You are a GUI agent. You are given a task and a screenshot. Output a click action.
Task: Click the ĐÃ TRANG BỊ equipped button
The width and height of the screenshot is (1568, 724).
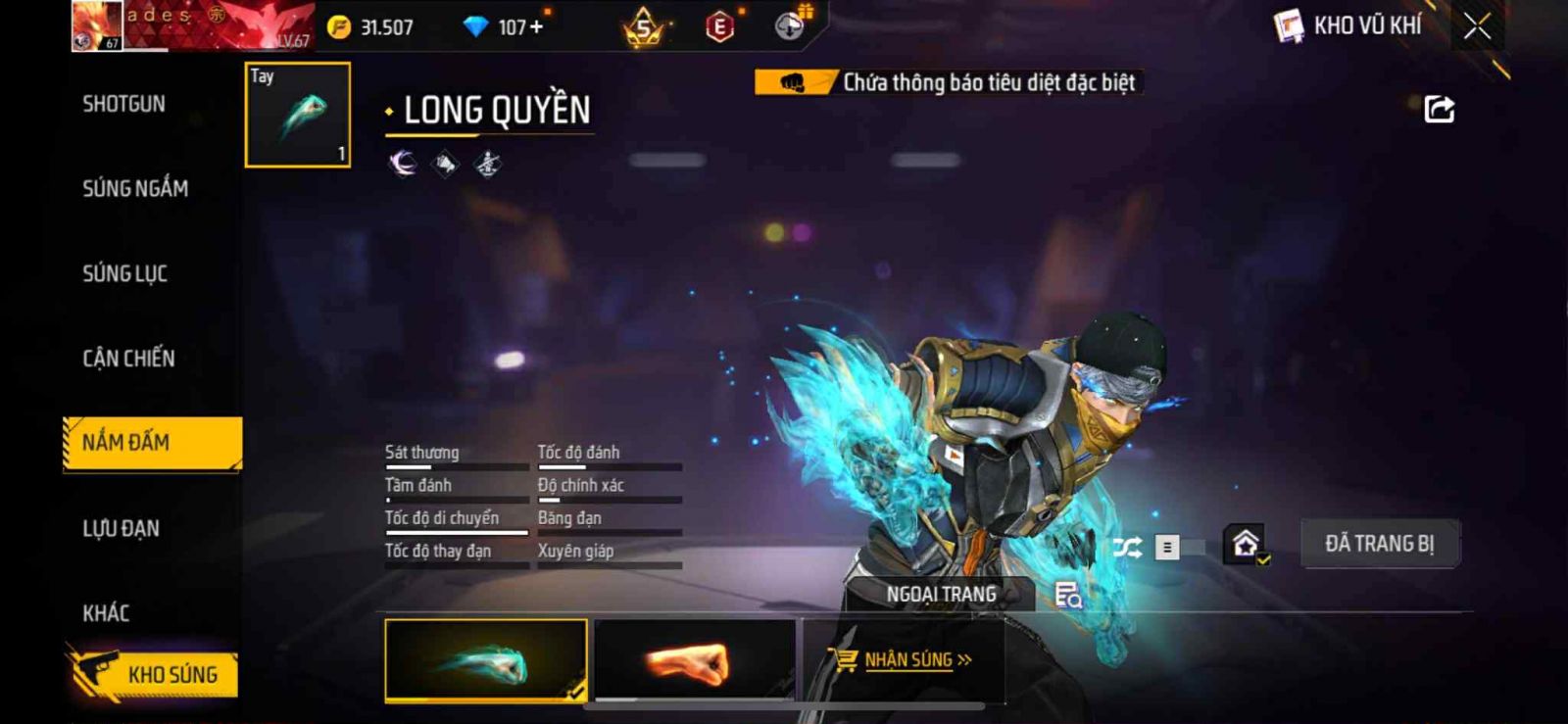click(x=1379, y=544)
